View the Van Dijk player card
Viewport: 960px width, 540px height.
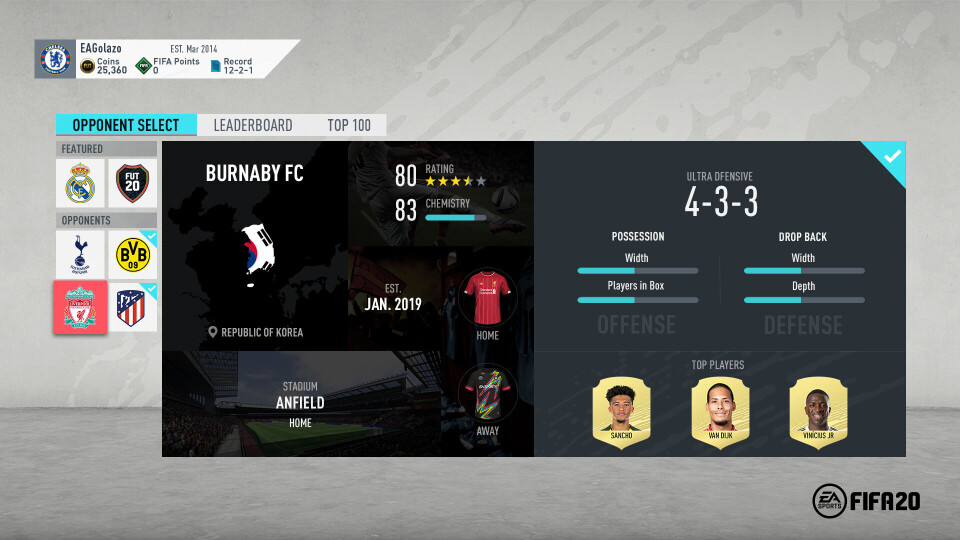(x=720, y=411)
